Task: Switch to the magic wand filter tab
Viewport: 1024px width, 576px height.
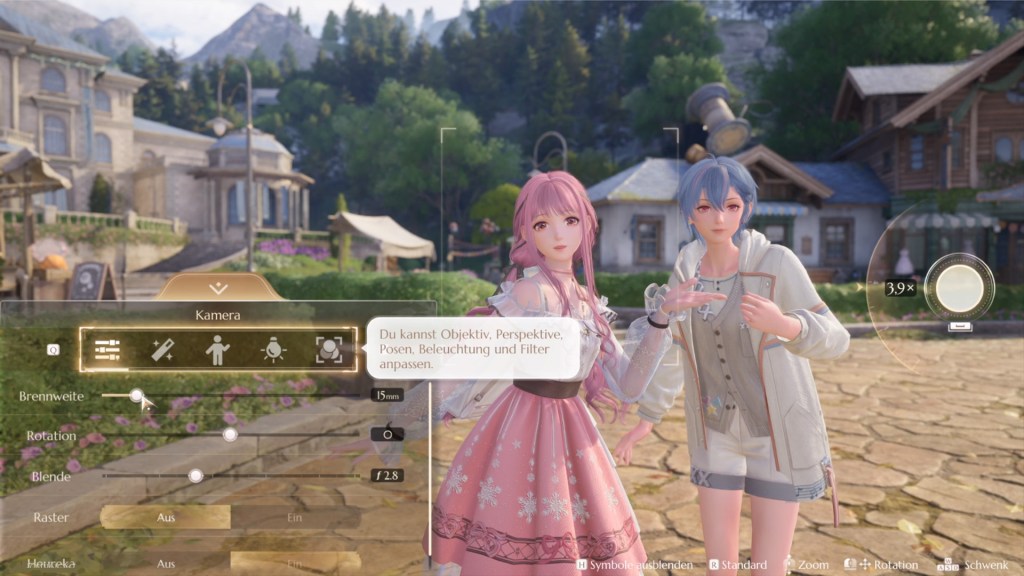Action: [163, 350]
